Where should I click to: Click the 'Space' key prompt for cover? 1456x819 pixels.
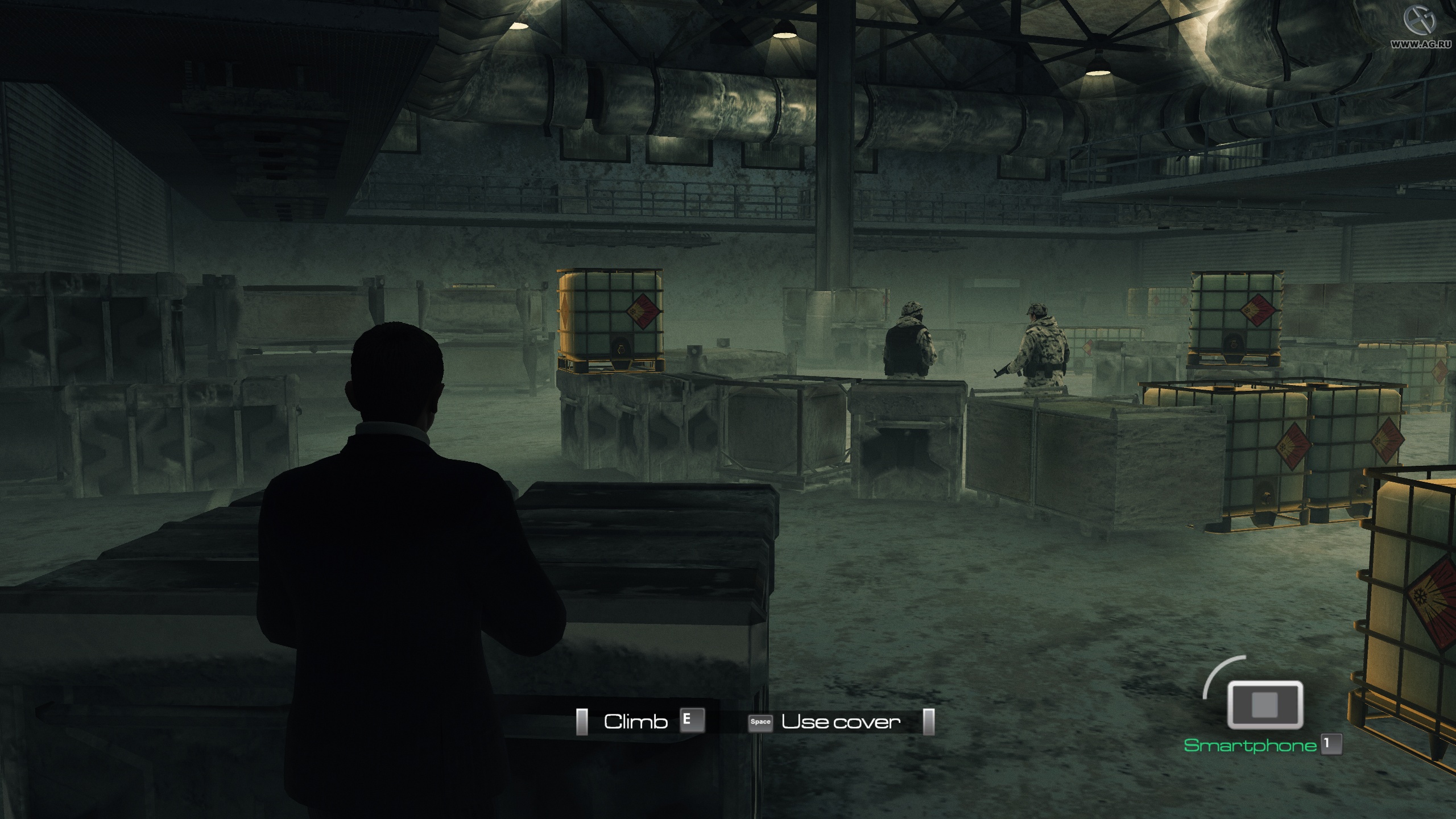pyautogui.click(x=761, y=722)
